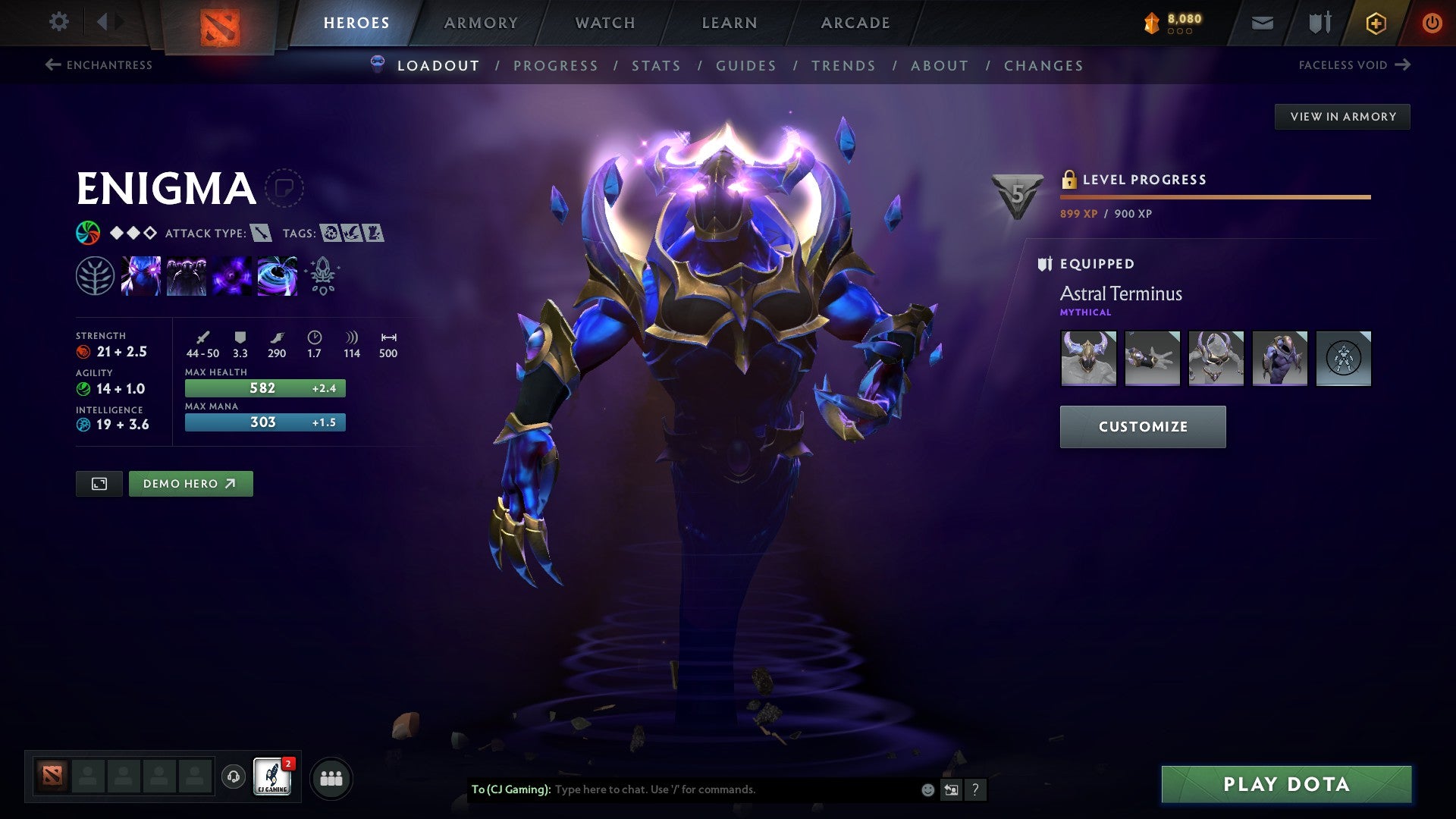The image size is (1456, 819).
Task: Open the friends list icon
Action: pos(330,777)
